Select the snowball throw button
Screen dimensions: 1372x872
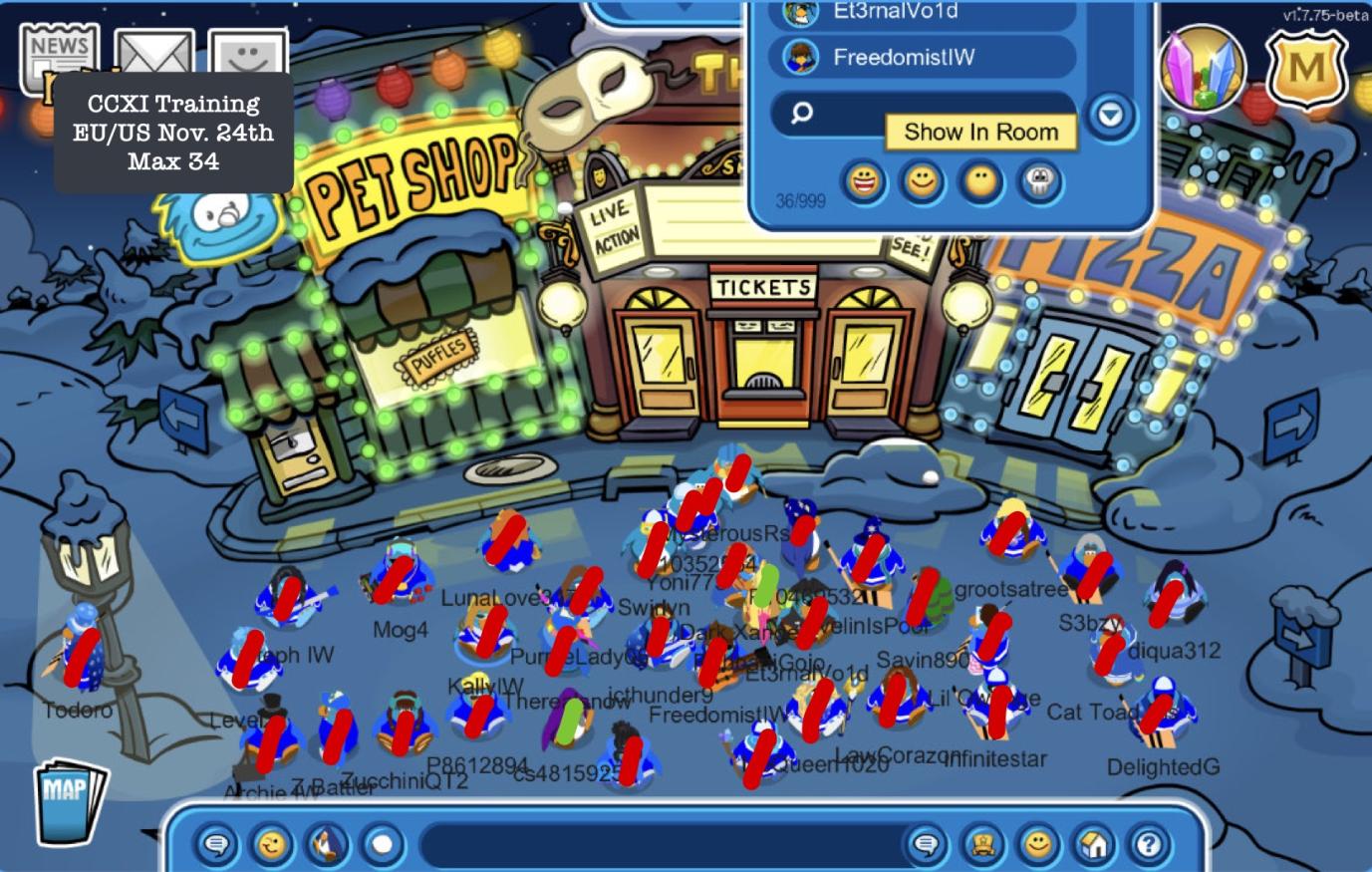point(382,845)
